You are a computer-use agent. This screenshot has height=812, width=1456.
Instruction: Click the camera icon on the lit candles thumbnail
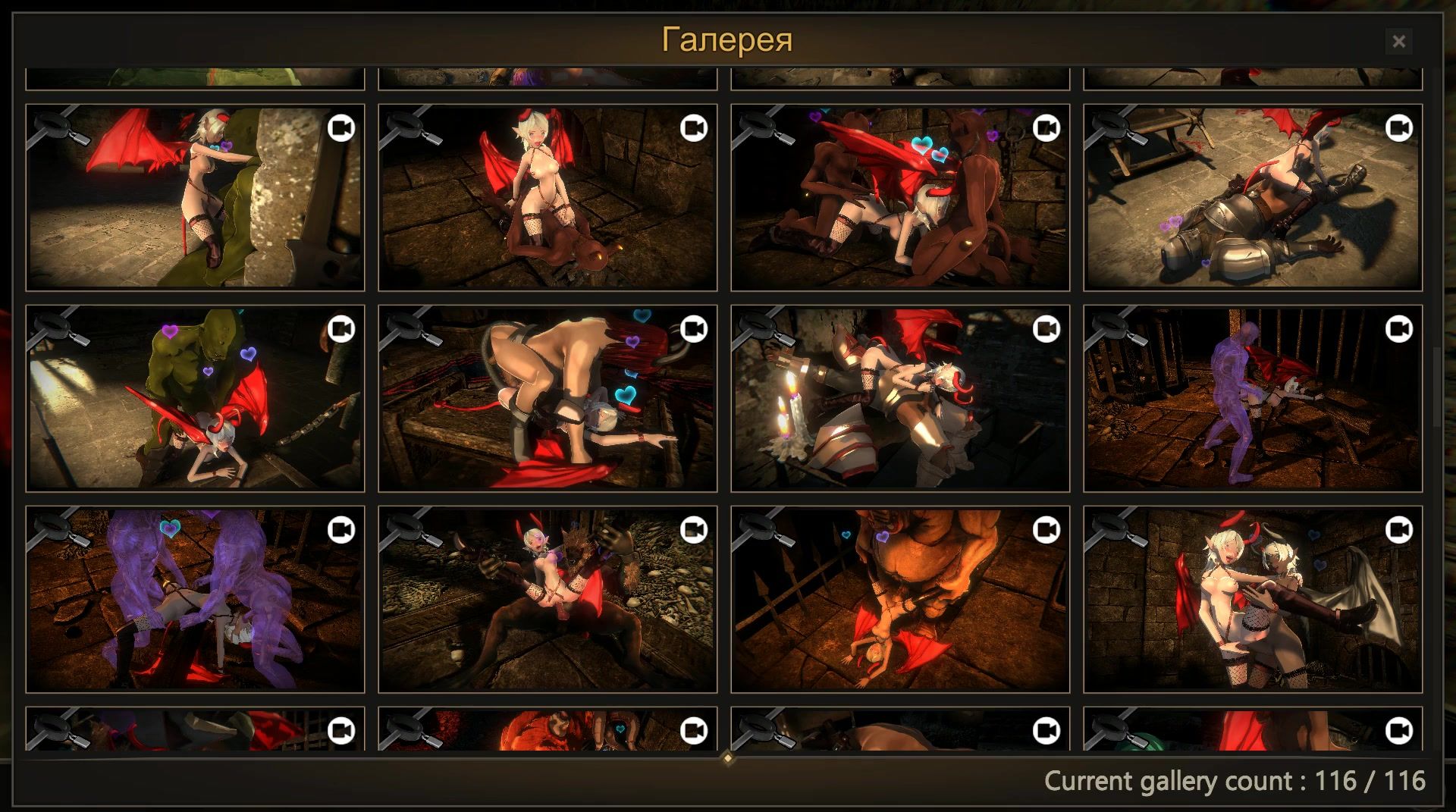tap(1046, 329)
